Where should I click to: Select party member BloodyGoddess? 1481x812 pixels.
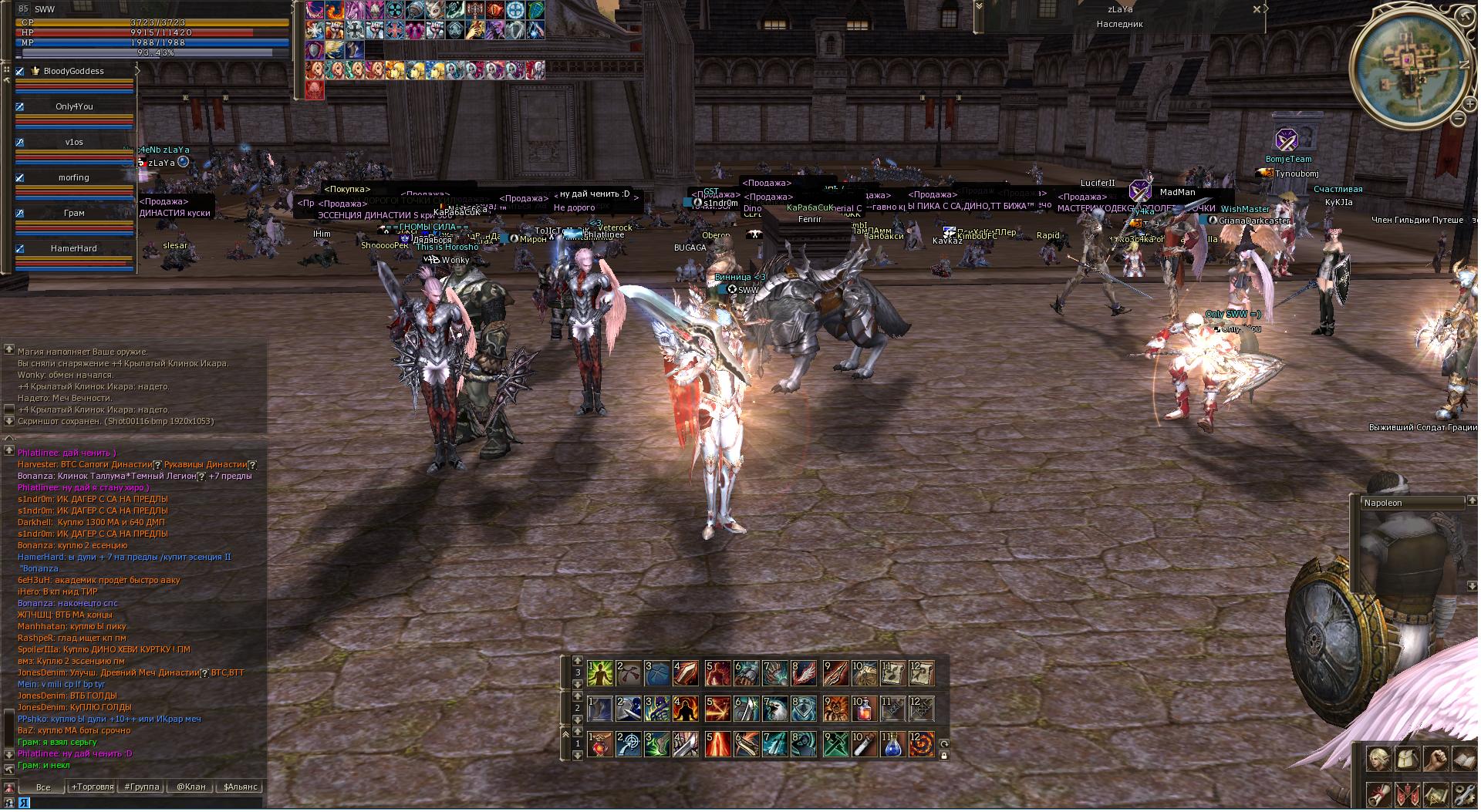point(74,71)
